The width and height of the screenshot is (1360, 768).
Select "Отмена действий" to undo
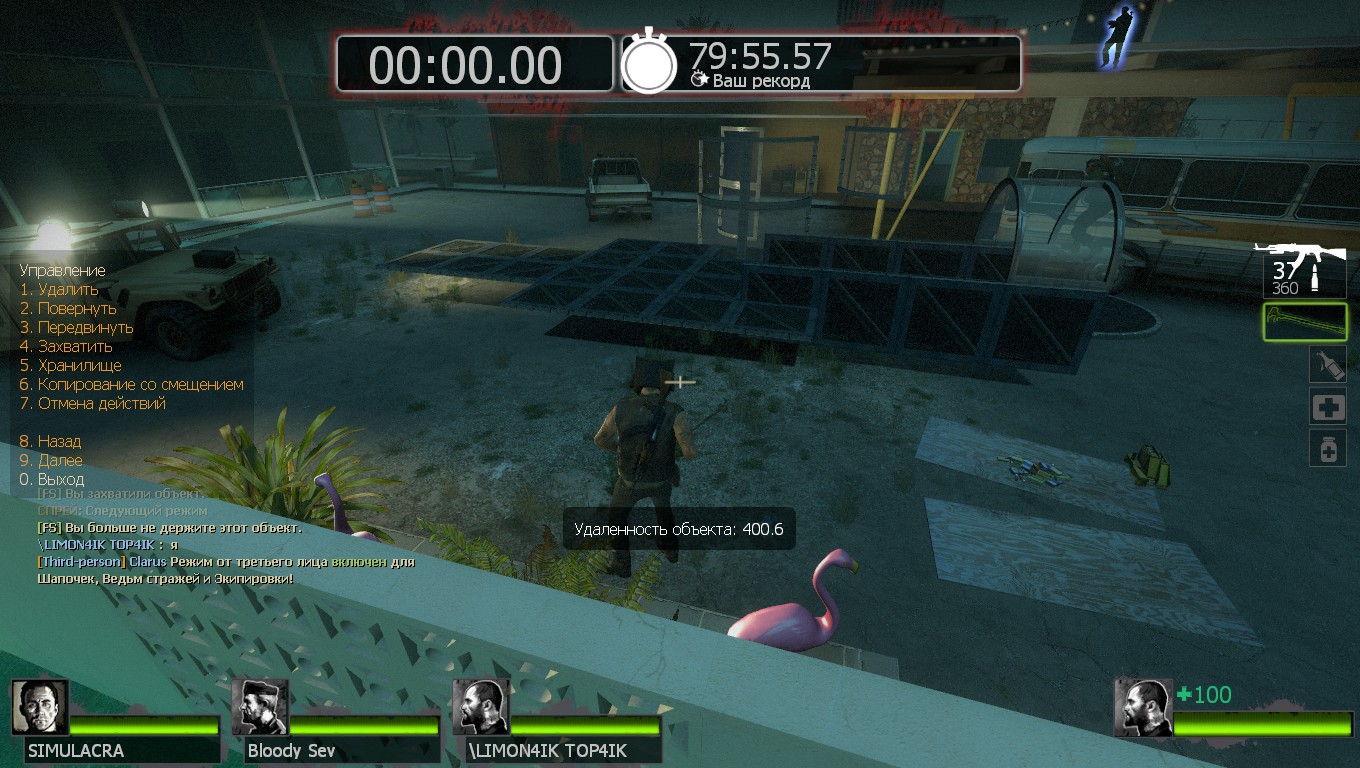tap(101, 404)
